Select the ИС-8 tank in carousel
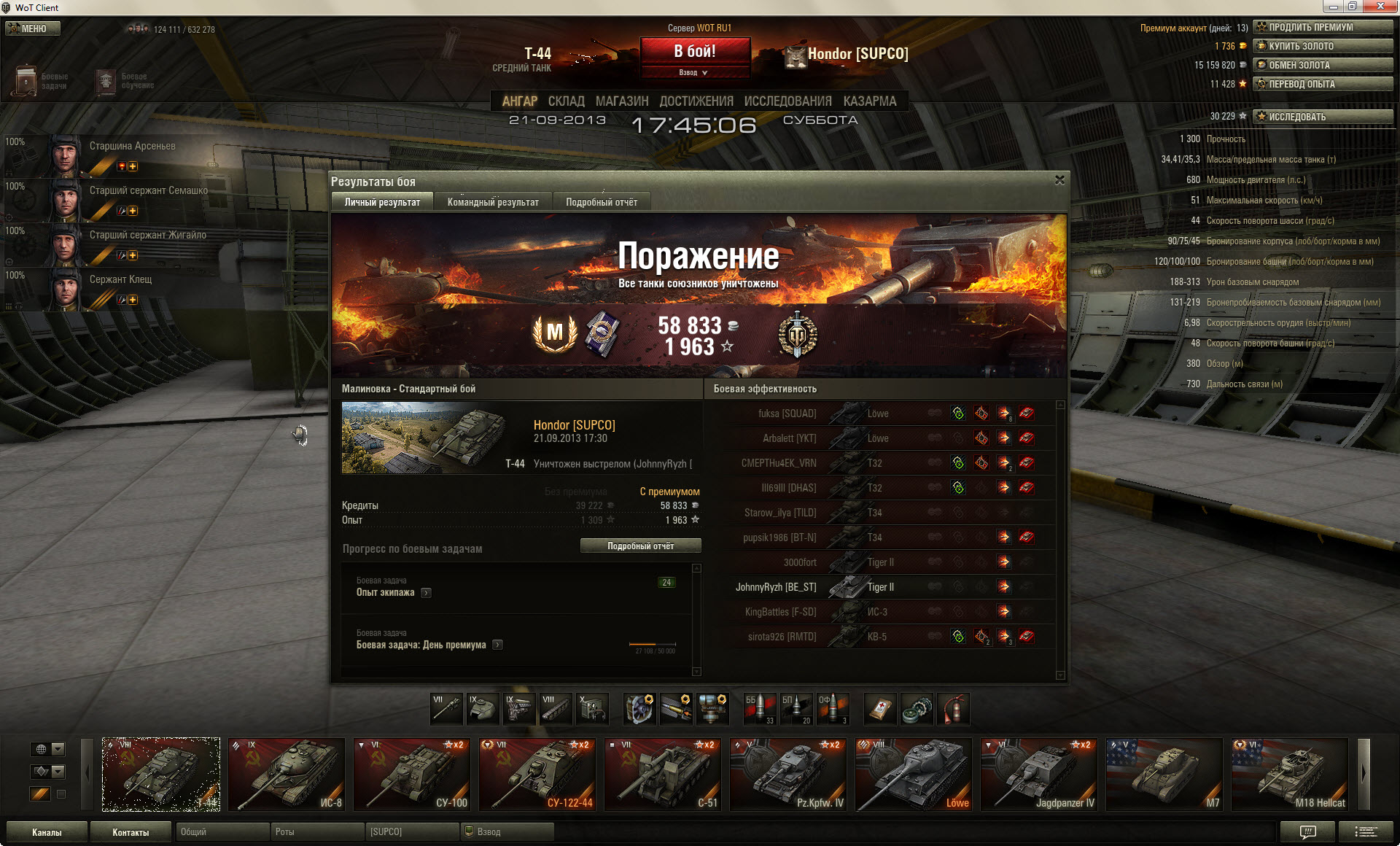The width and height of the screenshot is (1400, 846). [286, 775]
